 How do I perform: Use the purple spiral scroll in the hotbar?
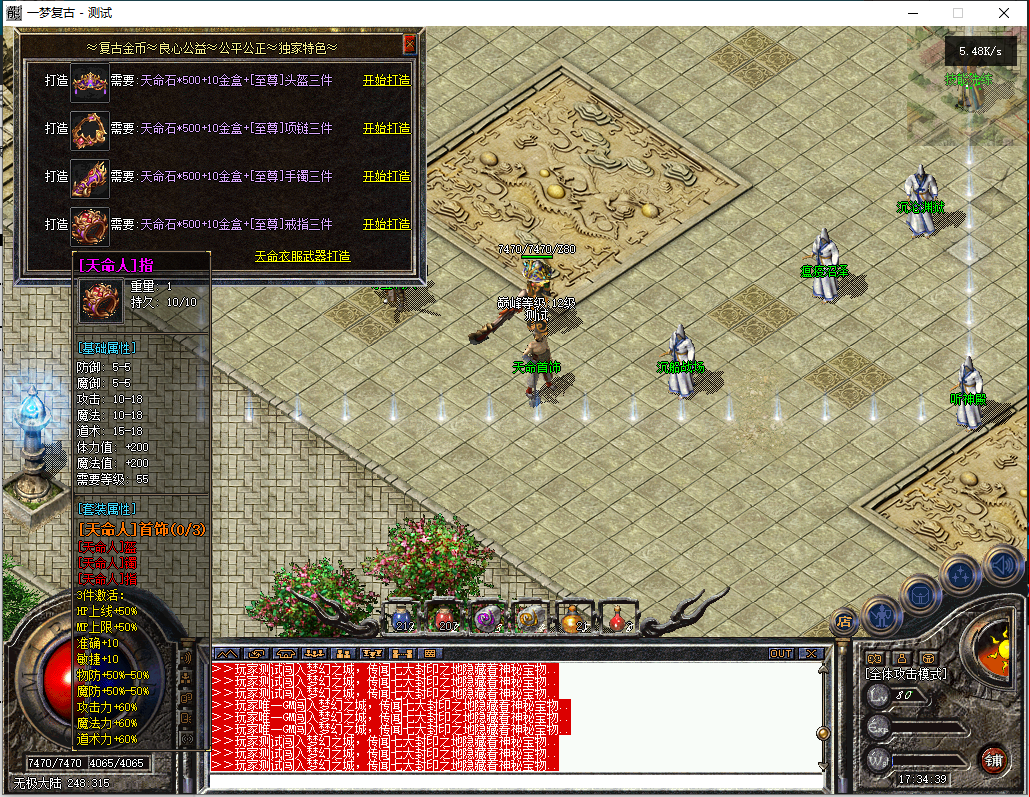488,618
